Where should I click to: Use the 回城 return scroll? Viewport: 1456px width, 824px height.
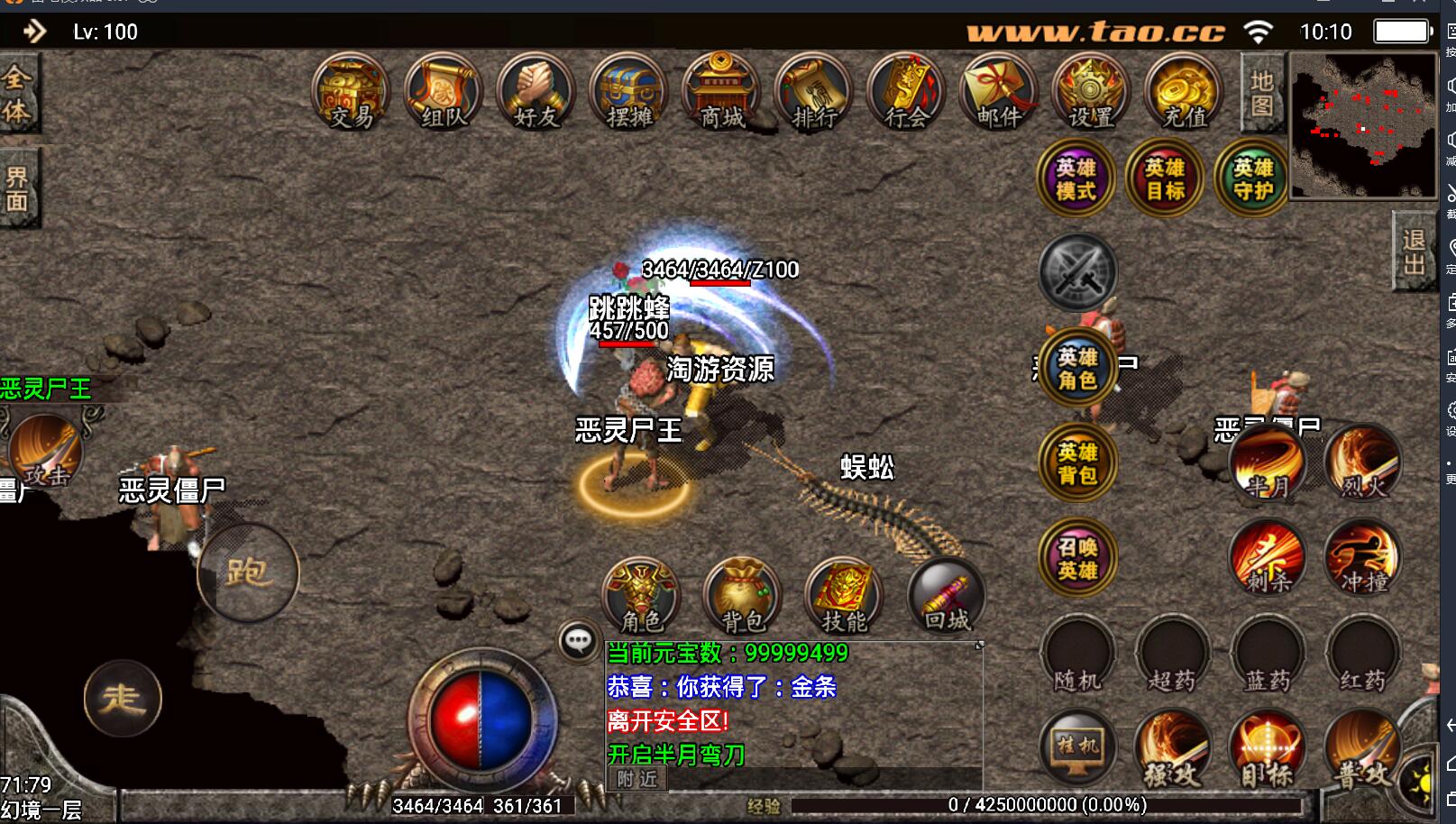[947, 596]
